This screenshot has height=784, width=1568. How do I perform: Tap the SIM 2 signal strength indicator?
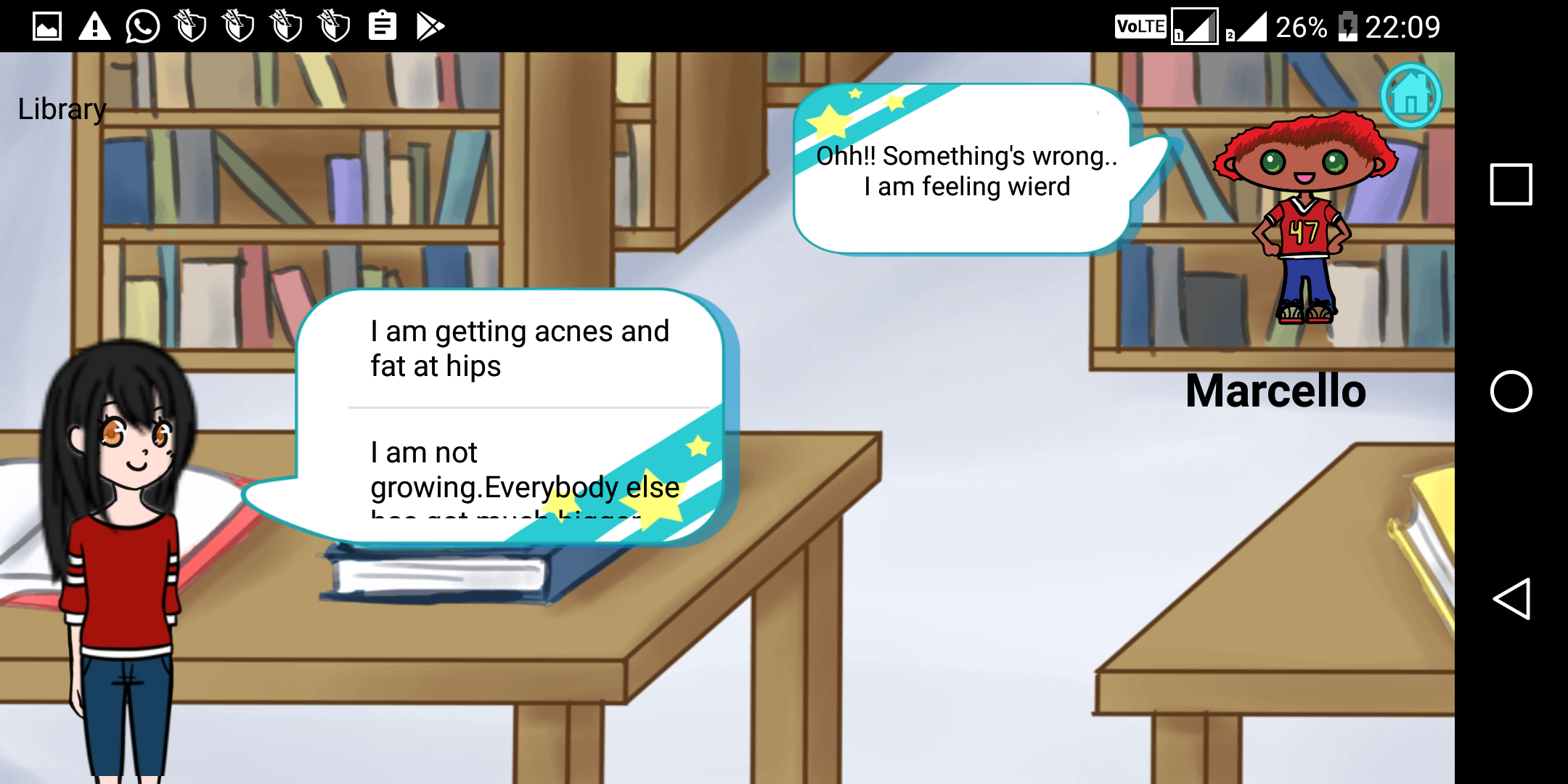[x=1251, y=28]
